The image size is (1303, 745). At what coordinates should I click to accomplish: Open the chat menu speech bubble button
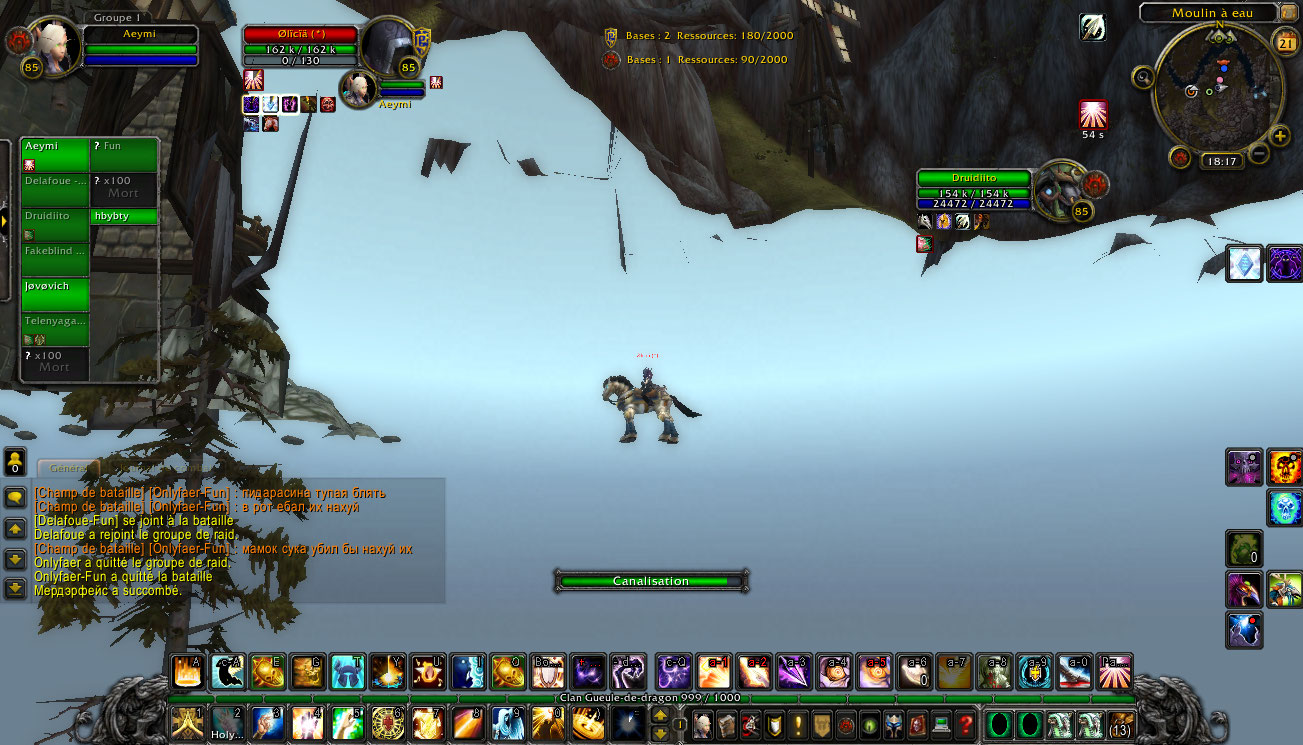(15, 497)
